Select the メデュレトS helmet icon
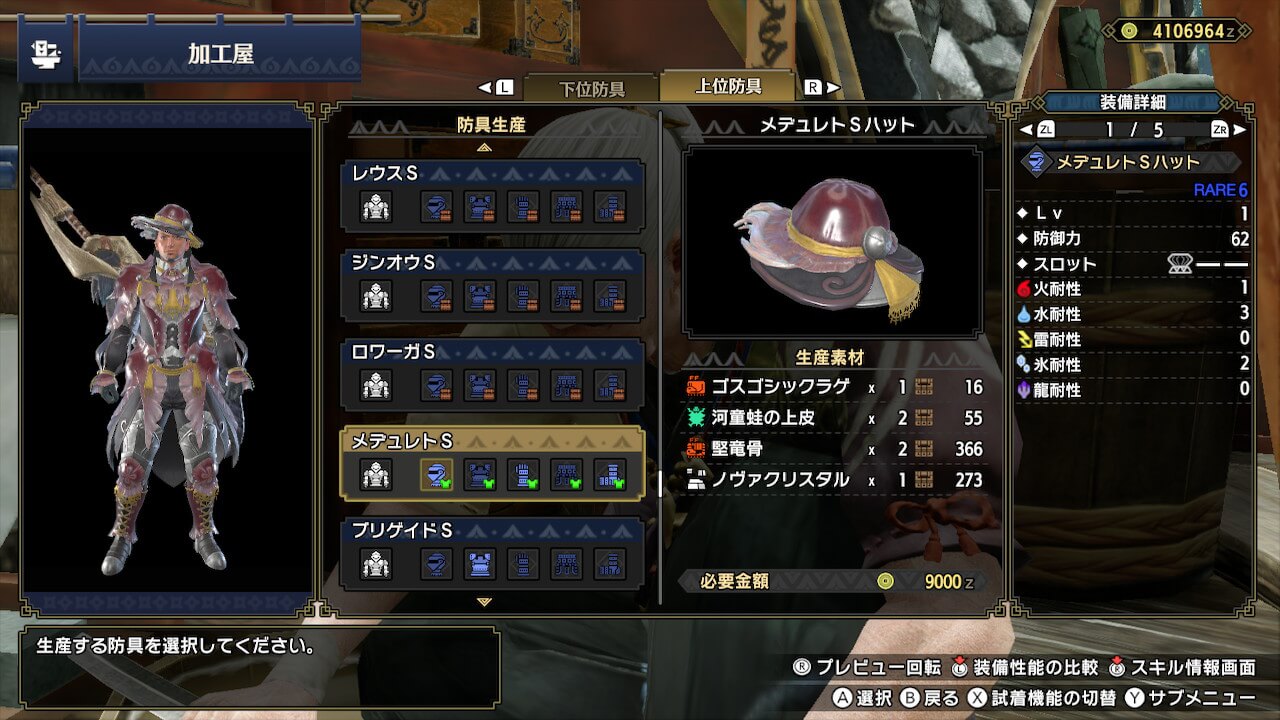Image resolution: width=1280 pixels, height=720 pixels. click(x=436, y=474)
